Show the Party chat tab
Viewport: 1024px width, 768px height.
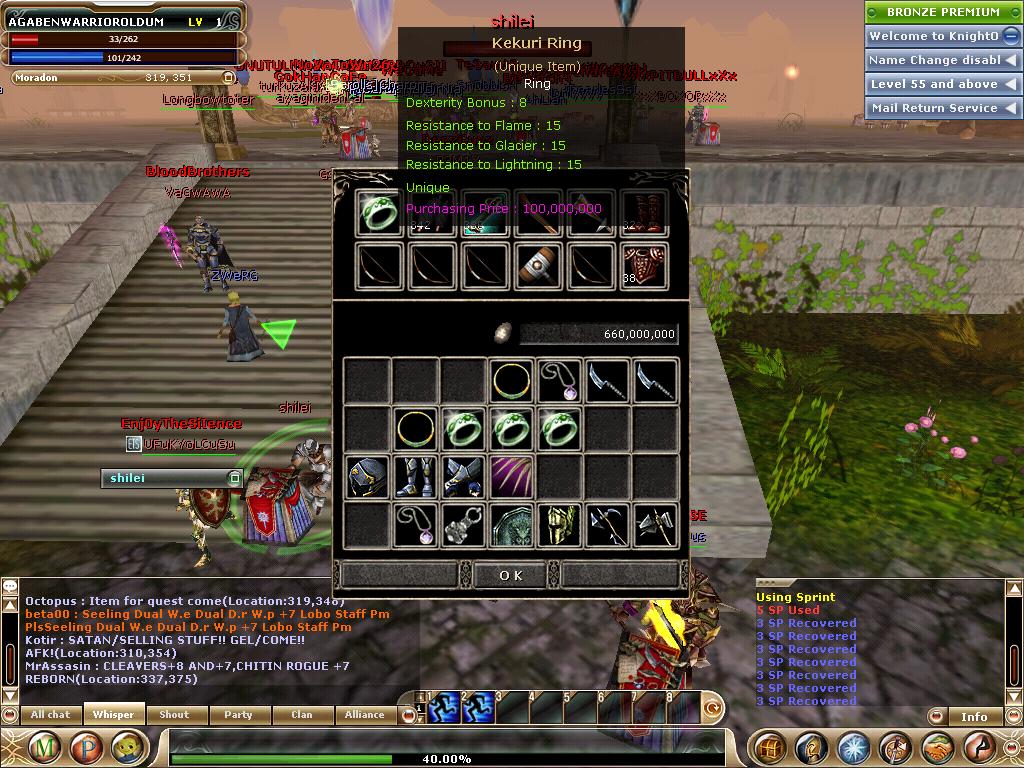coord(238,715)
